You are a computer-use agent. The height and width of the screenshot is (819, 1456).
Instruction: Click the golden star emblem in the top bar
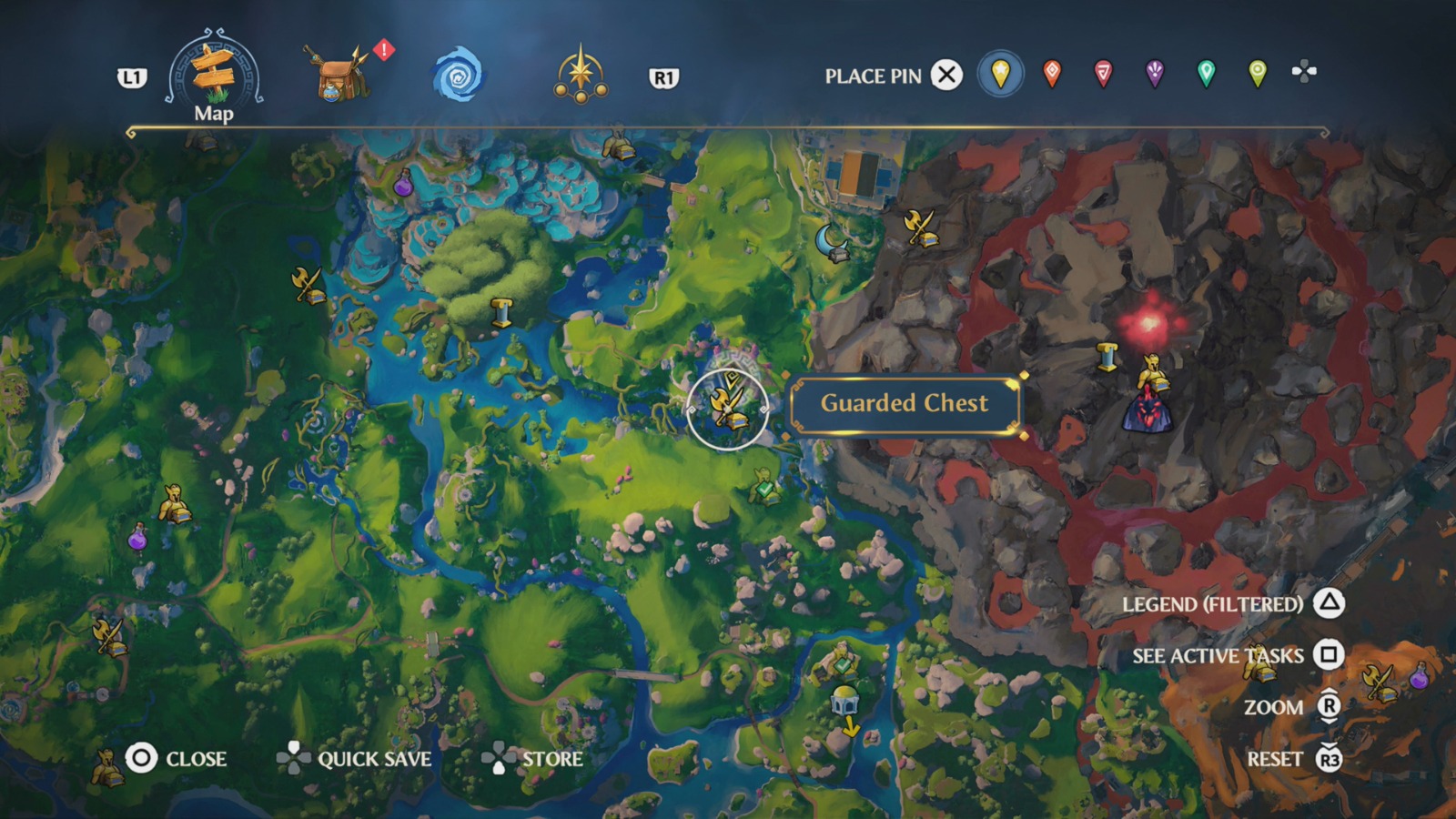(x=582, y=73)
